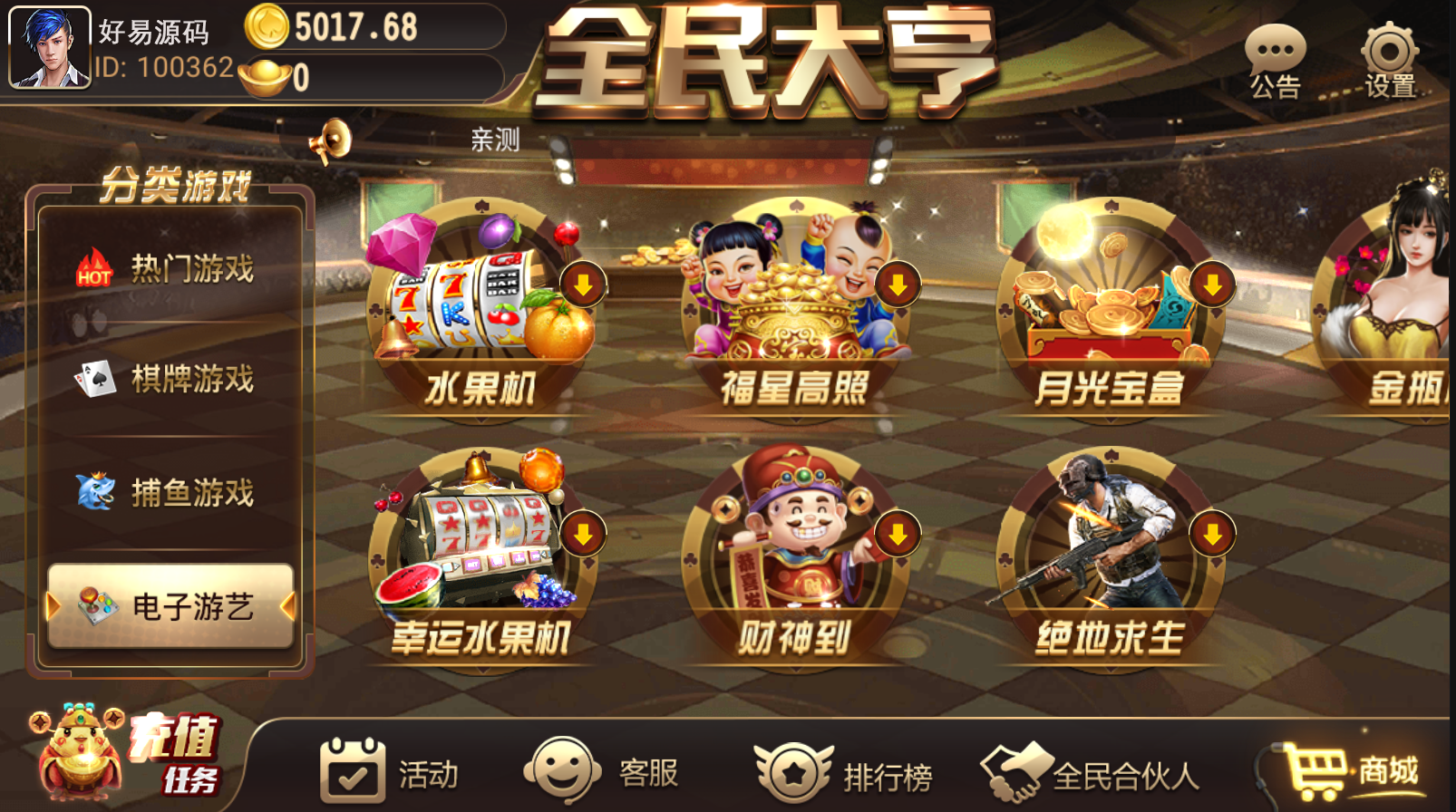Contact 客服 customer service

pyautogui.click(x=603, y=770)
